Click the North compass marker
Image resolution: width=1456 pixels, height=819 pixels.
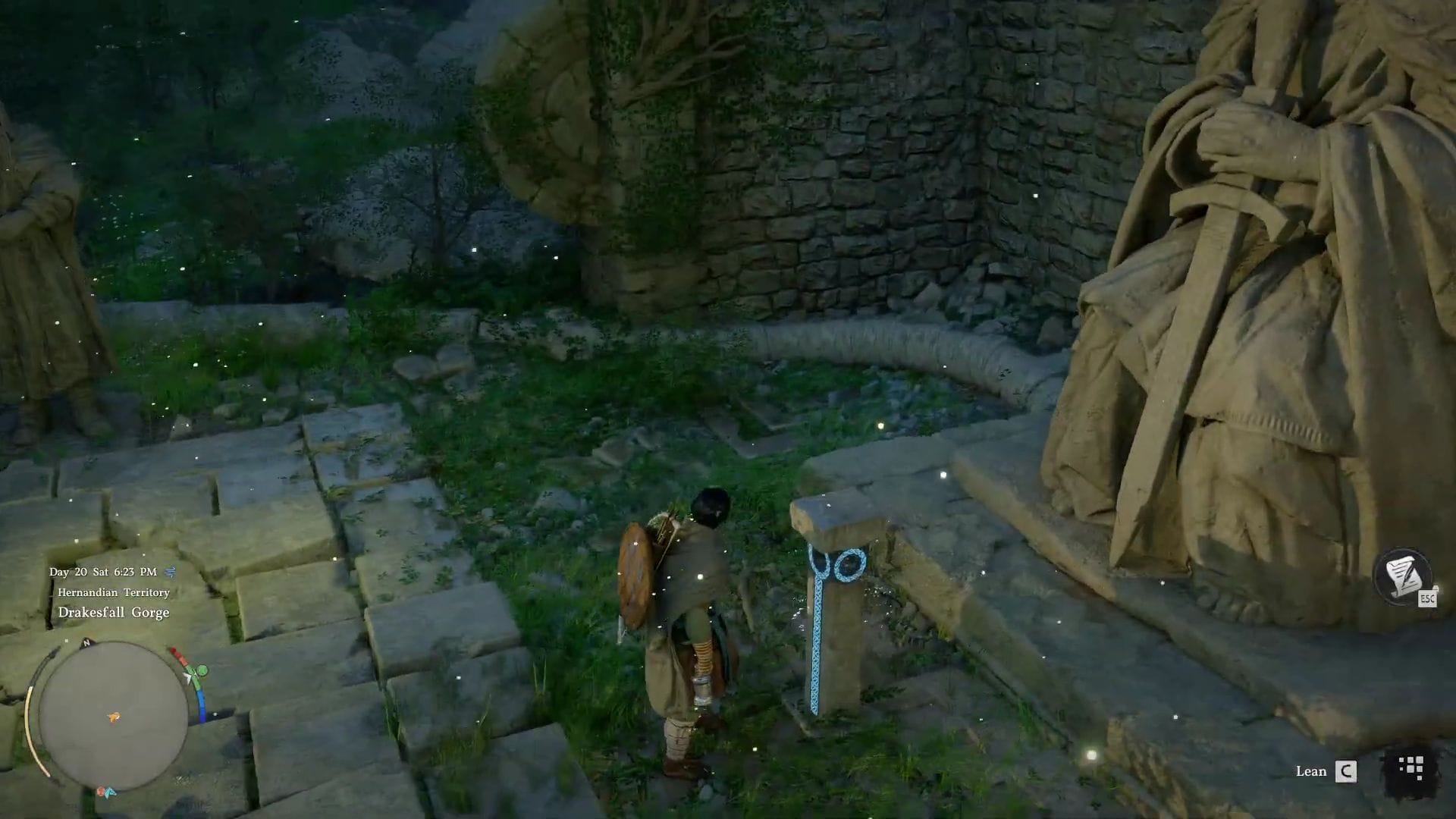(86, 642)
